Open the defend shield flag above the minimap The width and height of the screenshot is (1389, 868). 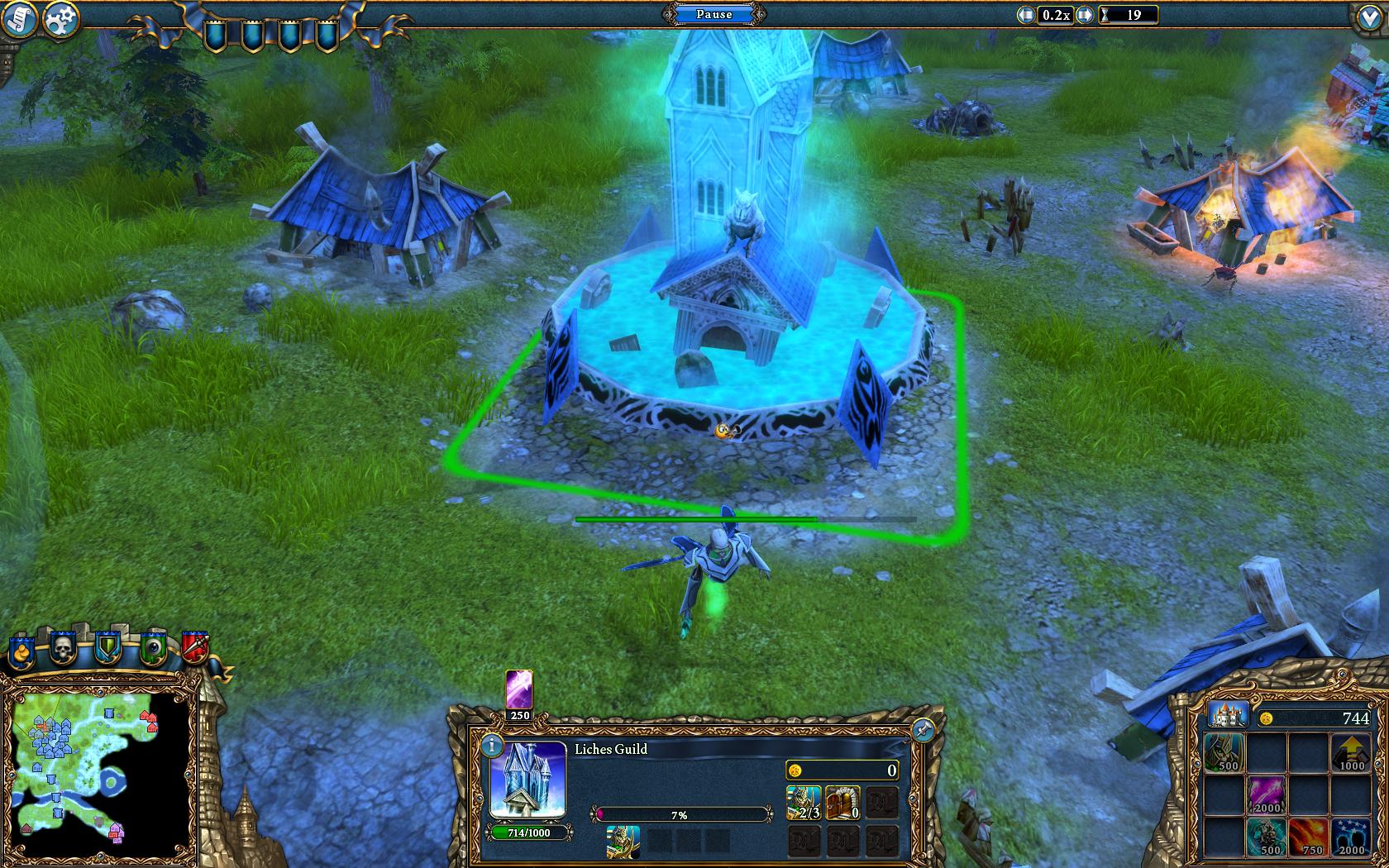point(108,647)
